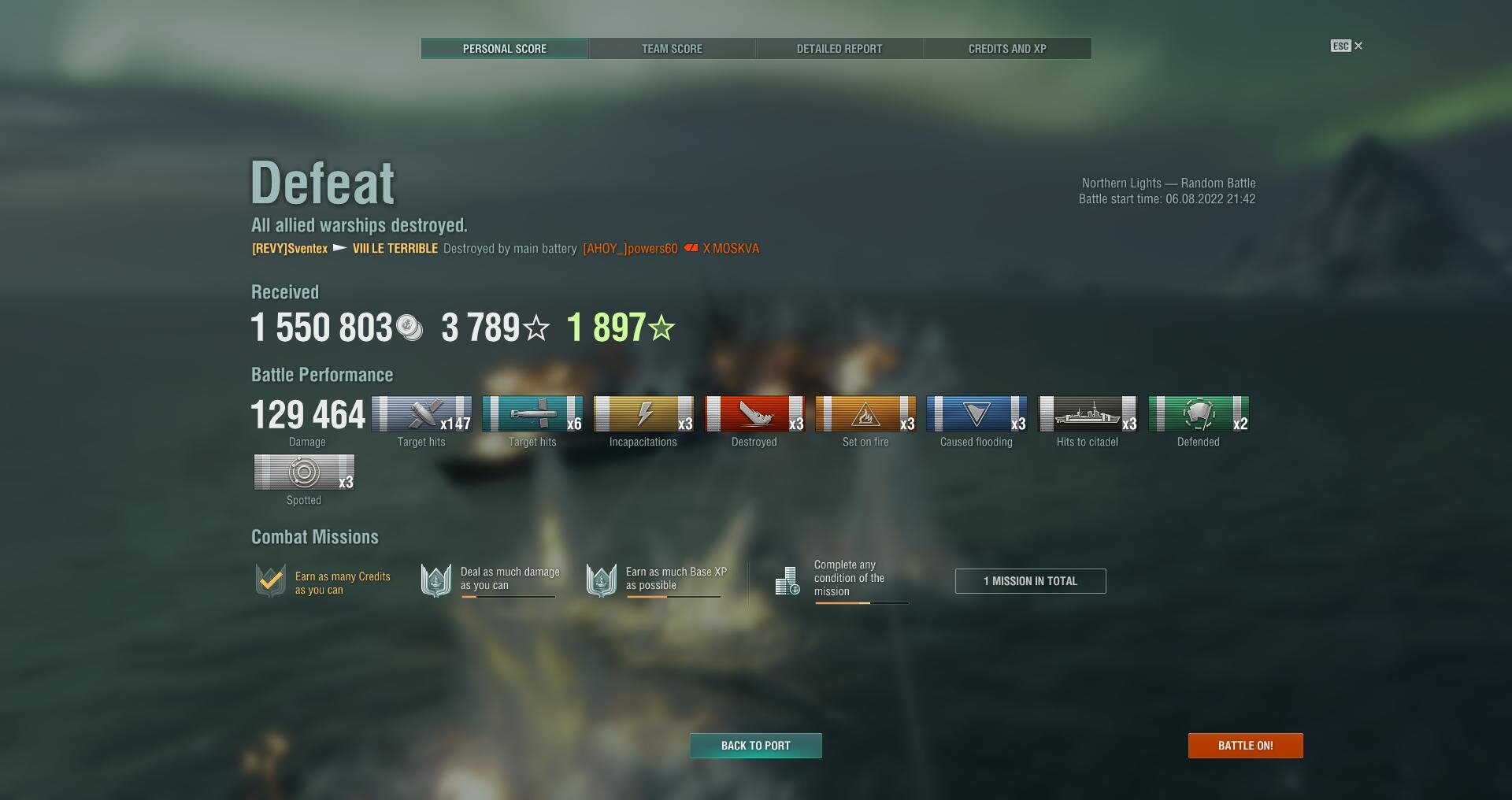Screen dimensions: 1512x800
Task: Select the torpedo Target hits x6 ribbon
Action: click(x=532, y=414)
